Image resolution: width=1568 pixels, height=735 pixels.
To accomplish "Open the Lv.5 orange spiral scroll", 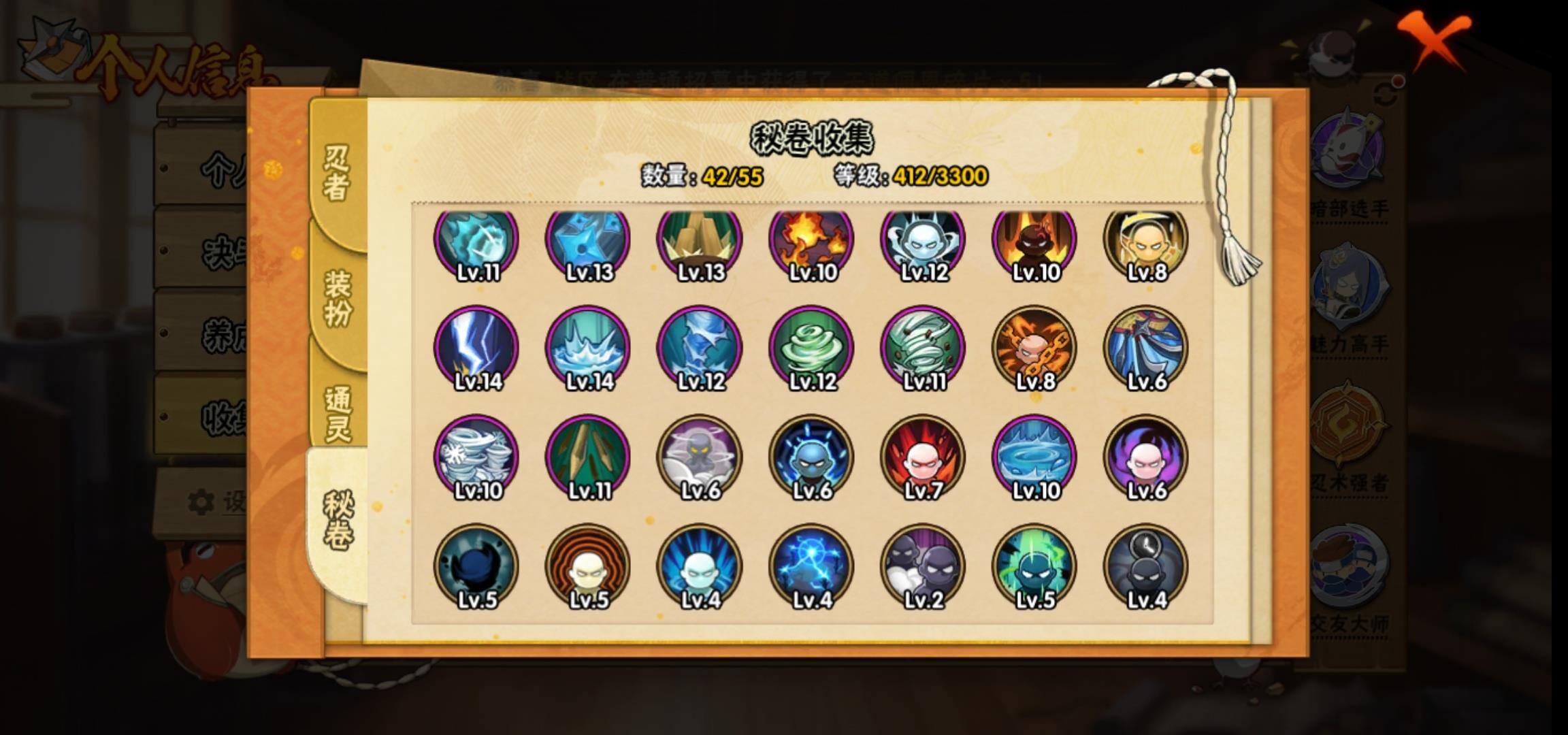I will [x=588, y=566].
